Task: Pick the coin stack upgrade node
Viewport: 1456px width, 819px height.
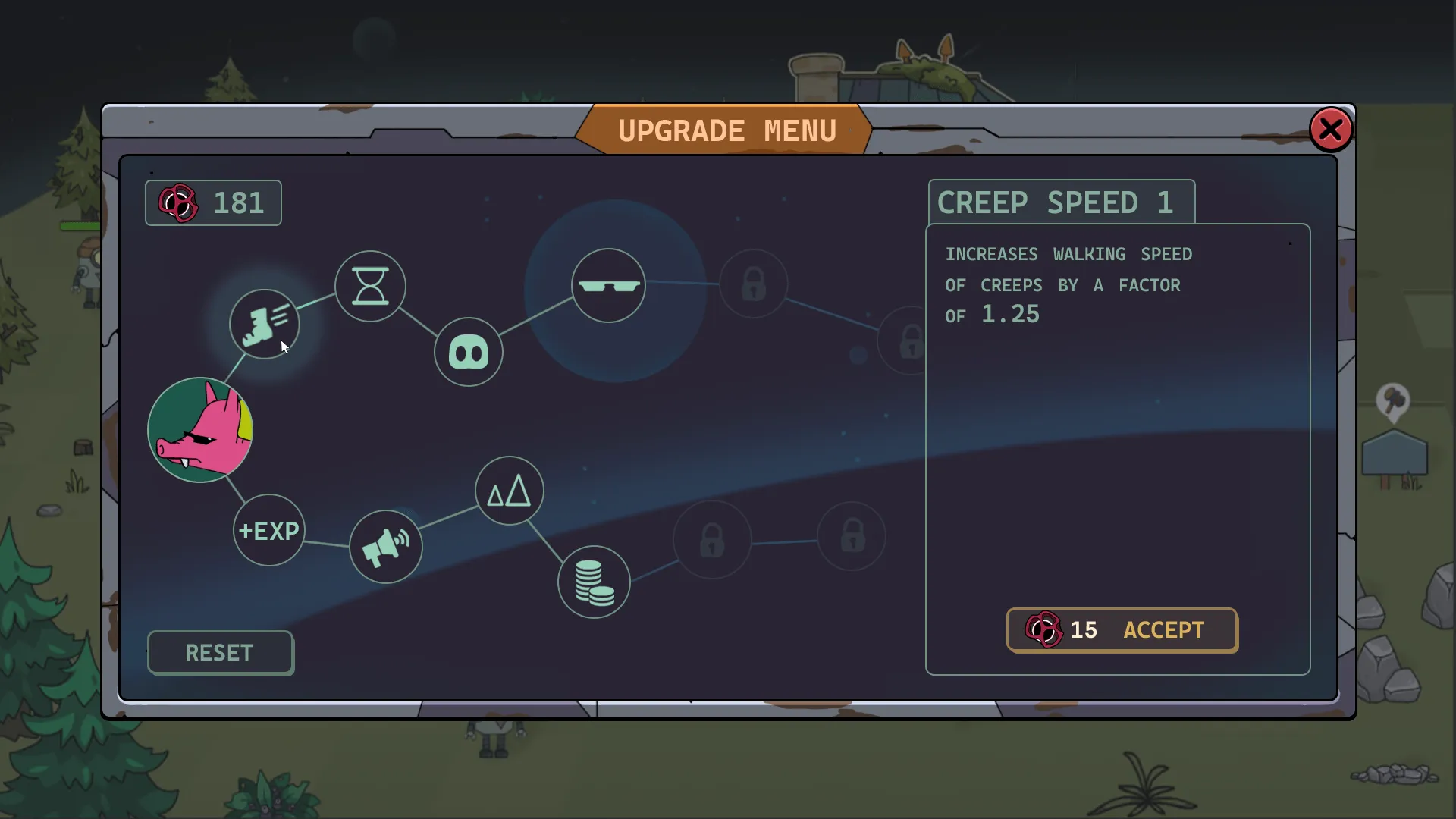Action: pos(594,582)
